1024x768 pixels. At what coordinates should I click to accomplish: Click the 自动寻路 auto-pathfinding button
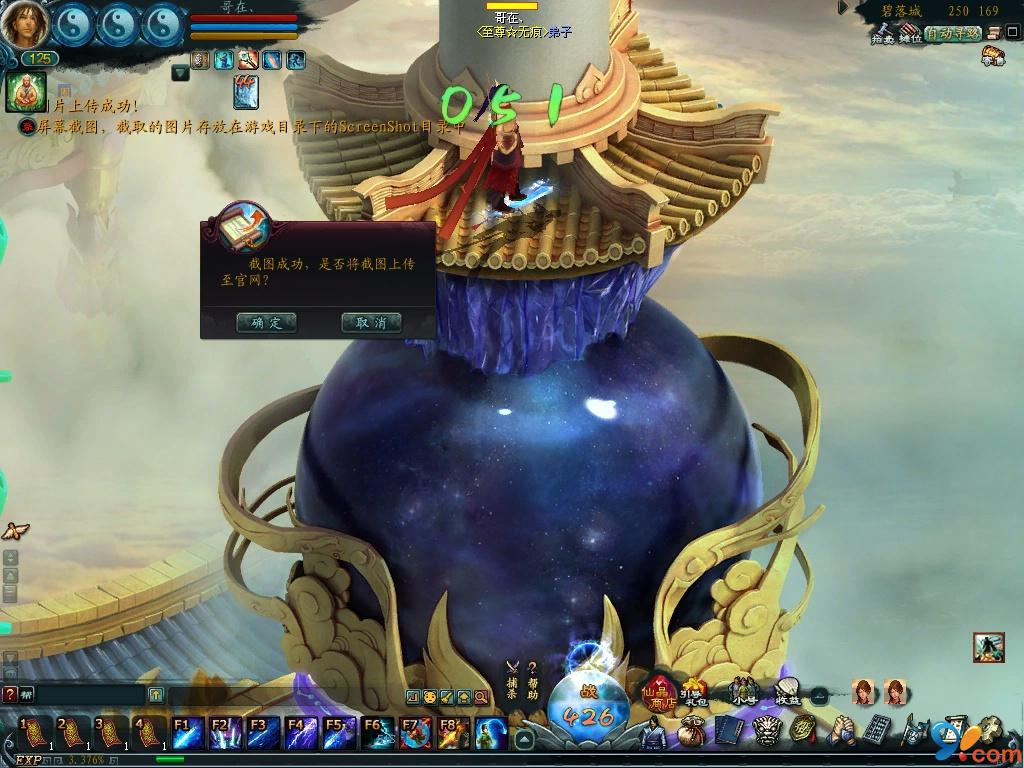pyautogui.click(x=952, y=34)
